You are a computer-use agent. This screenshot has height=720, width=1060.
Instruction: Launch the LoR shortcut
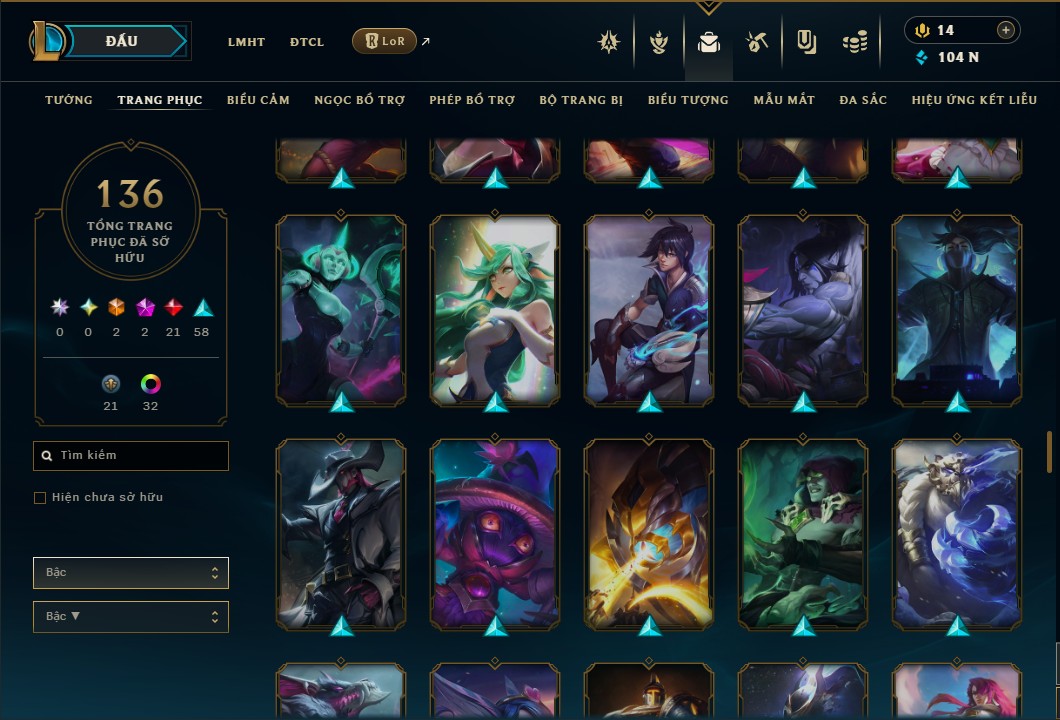click(384, 41)
